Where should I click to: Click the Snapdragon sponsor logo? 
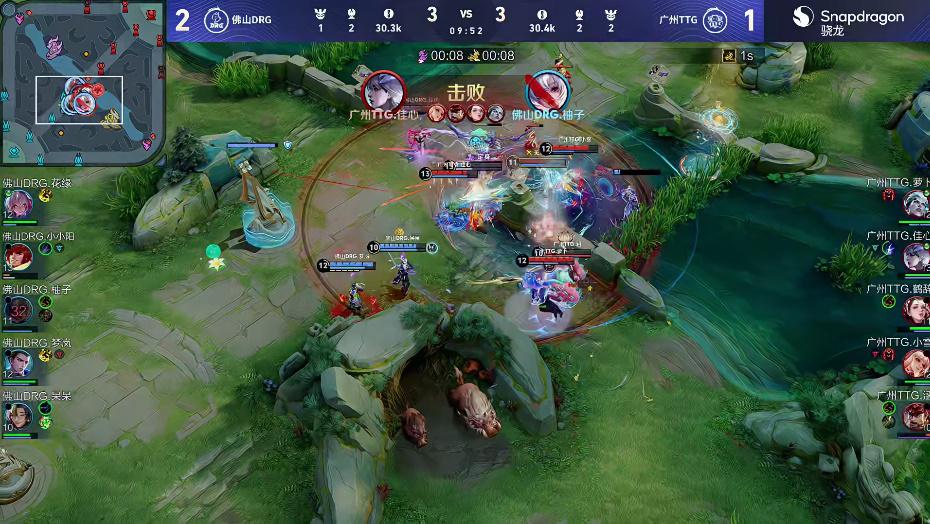pos(848,20)
